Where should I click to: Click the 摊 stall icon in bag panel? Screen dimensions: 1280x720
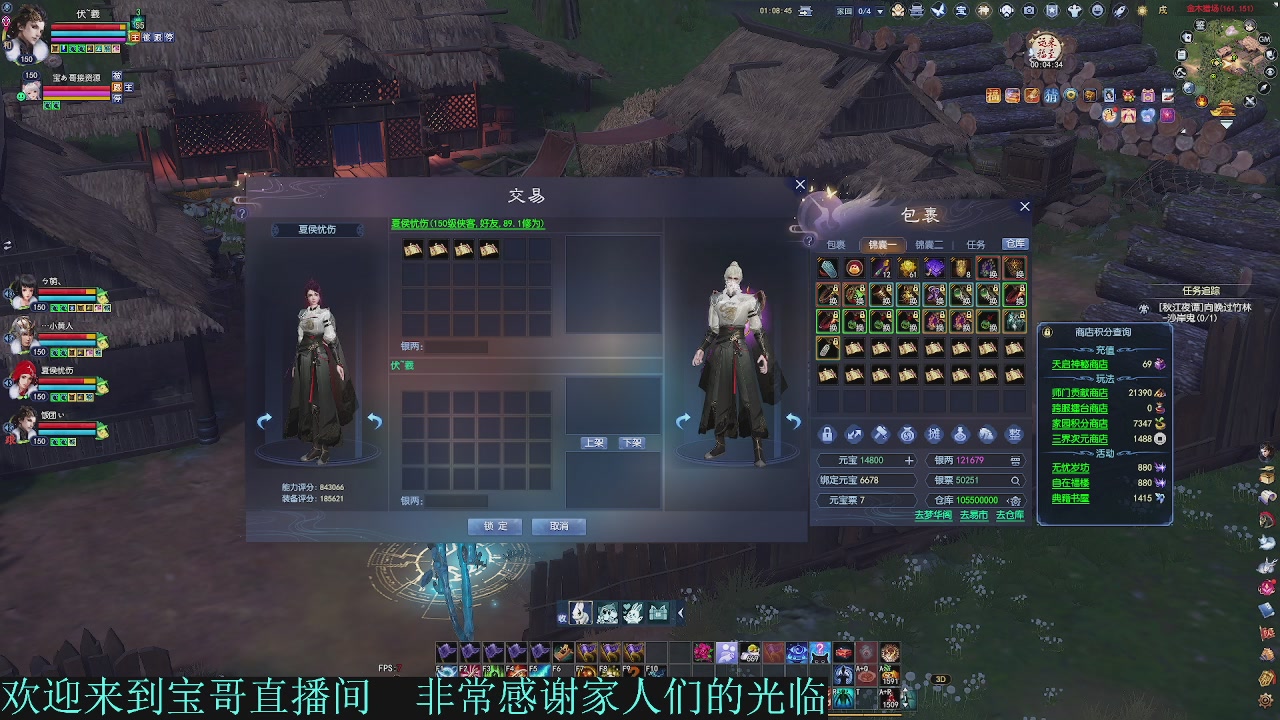pos(935,433)
